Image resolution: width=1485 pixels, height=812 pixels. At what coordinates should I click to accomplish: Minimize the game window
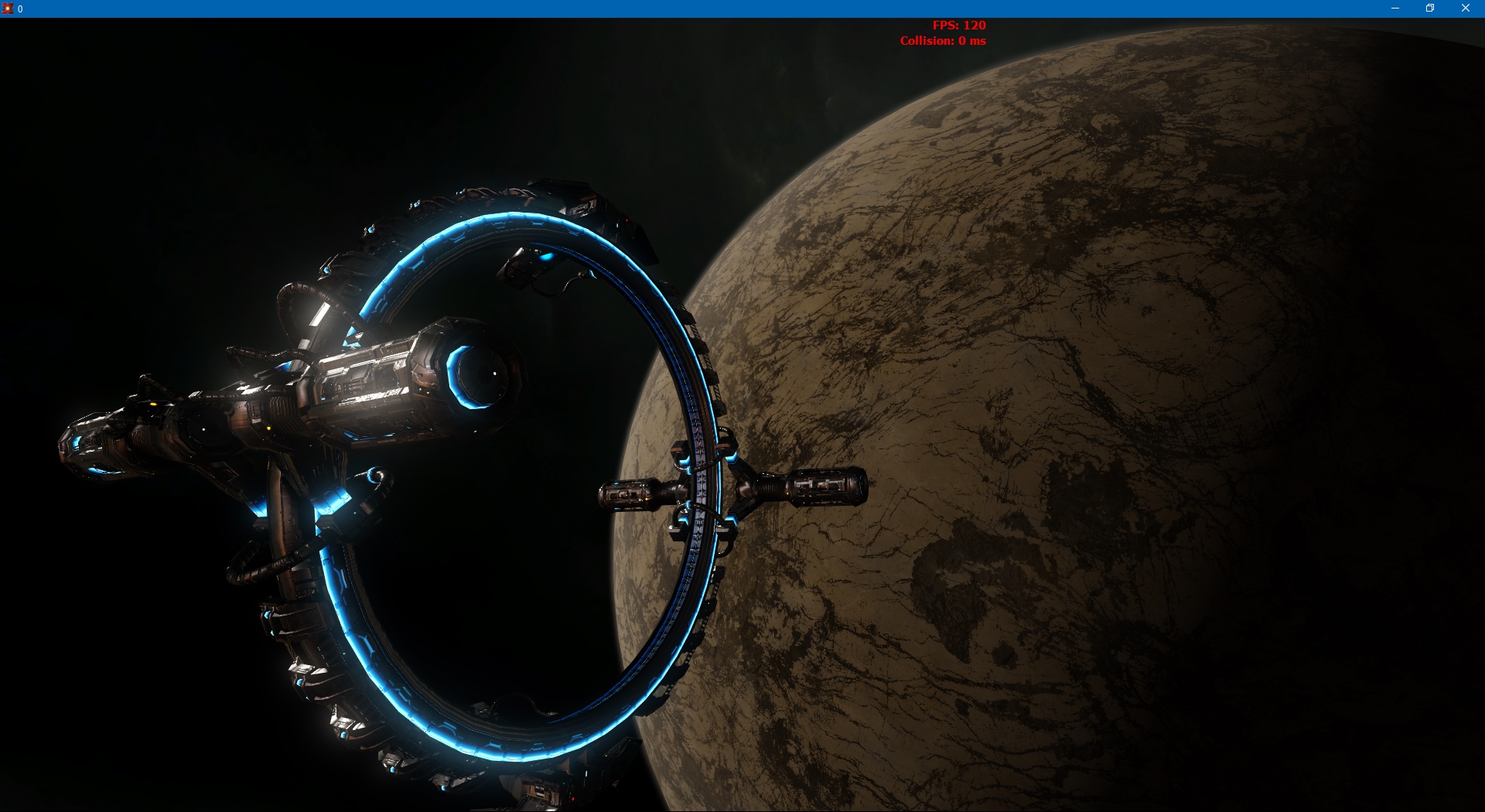tap(1395, 9)
